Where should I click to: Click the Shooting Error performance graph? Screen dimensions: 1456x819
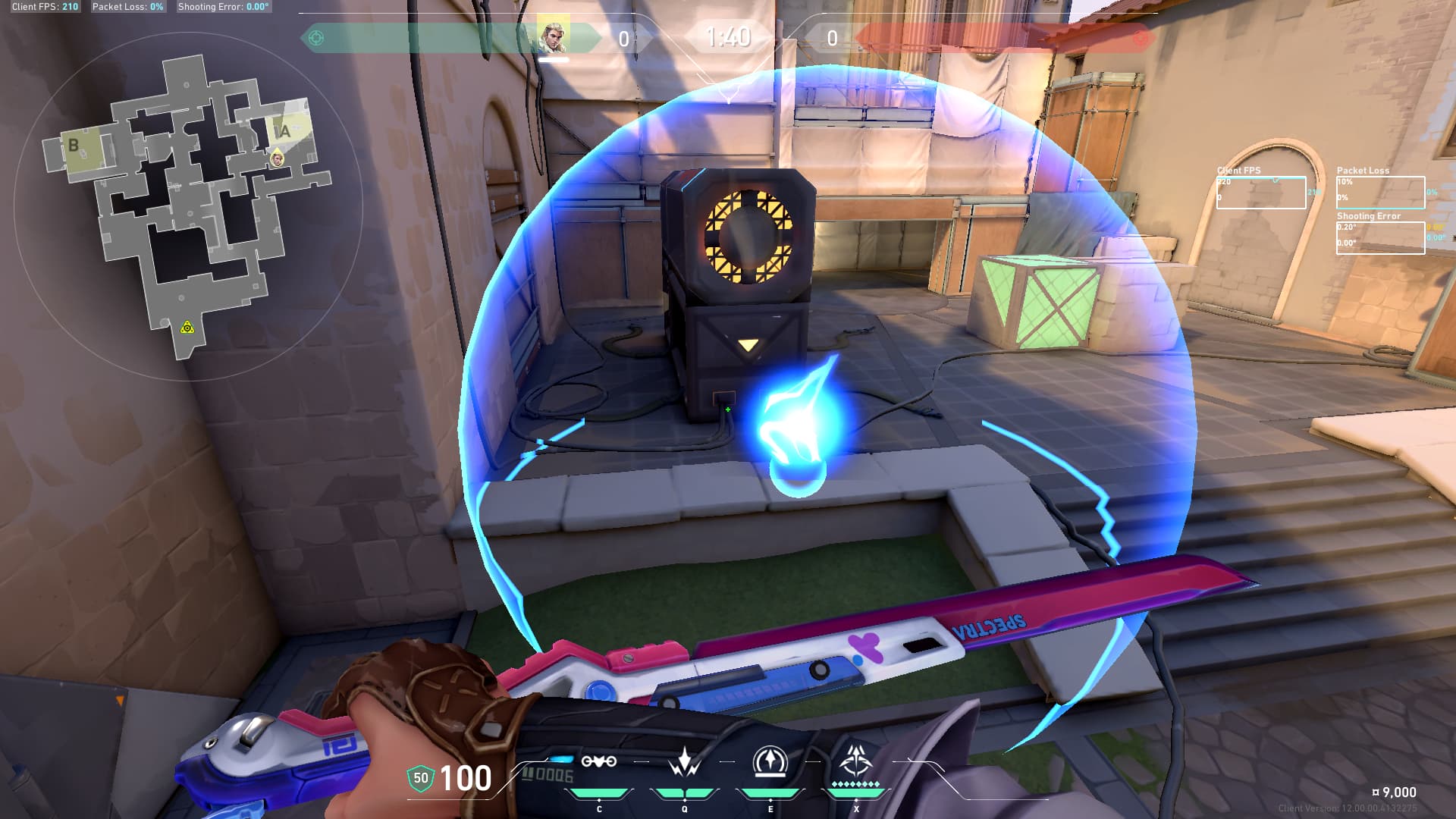[x=1380, y=237]
